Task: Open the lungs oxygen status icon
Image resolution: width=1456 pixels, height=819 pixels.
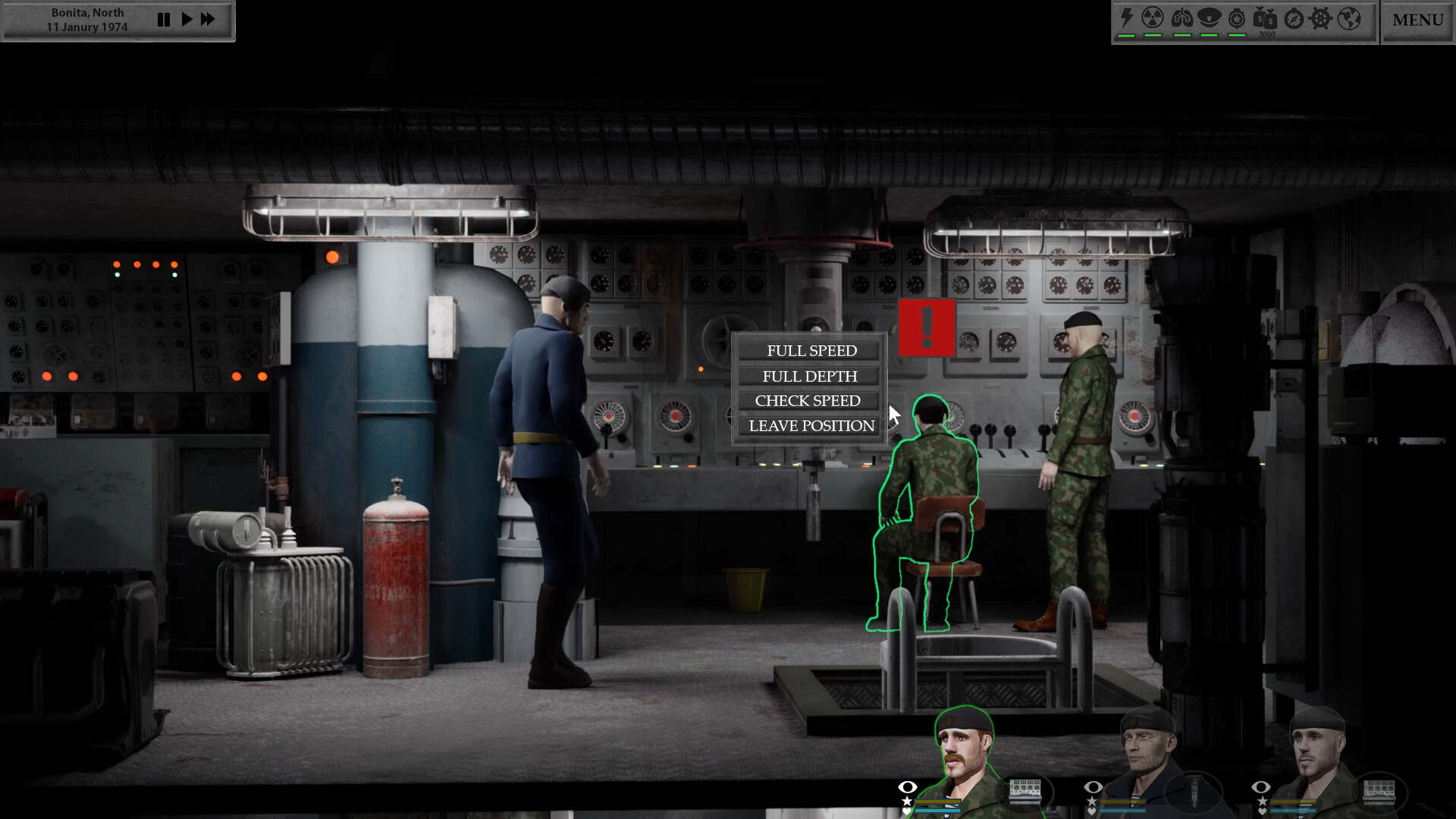Action: tap(1181, 19)
